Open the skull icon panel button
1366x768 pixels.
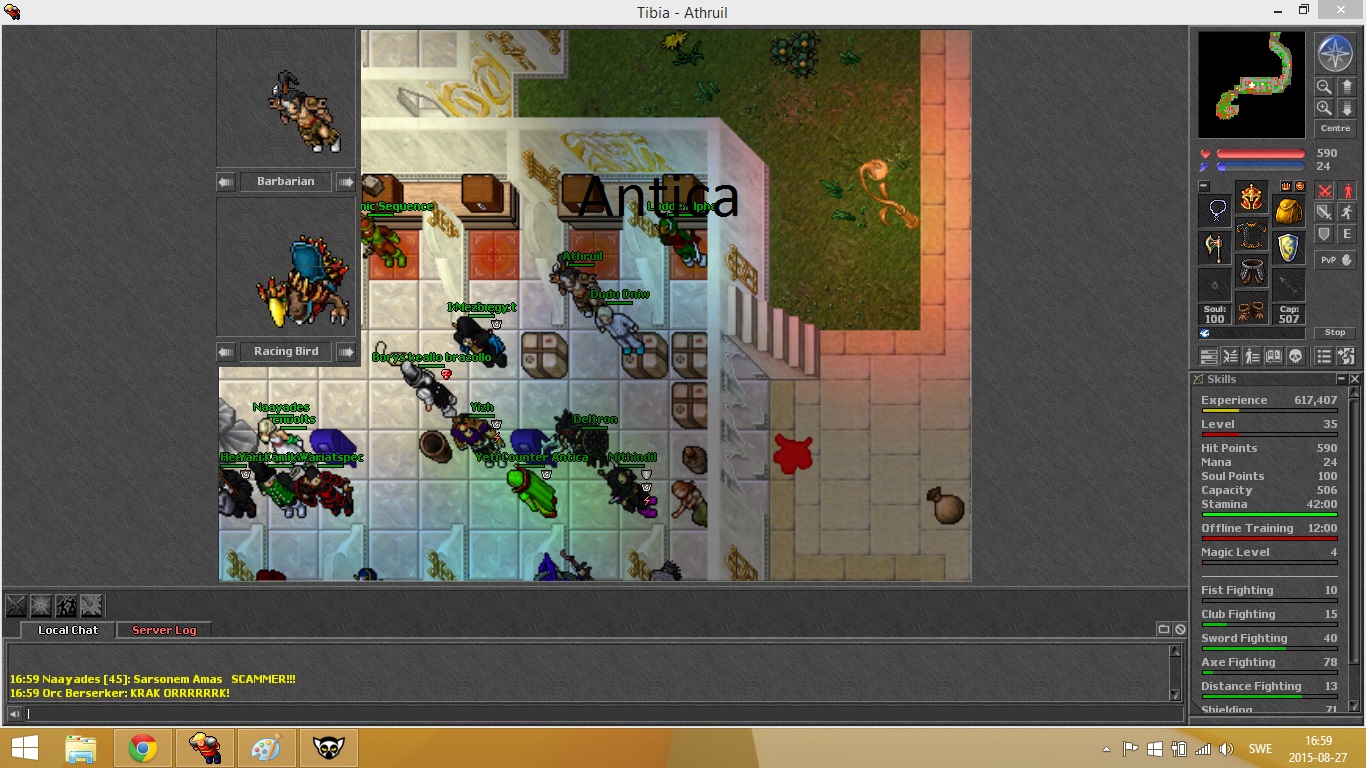[x=1294, y=356]
